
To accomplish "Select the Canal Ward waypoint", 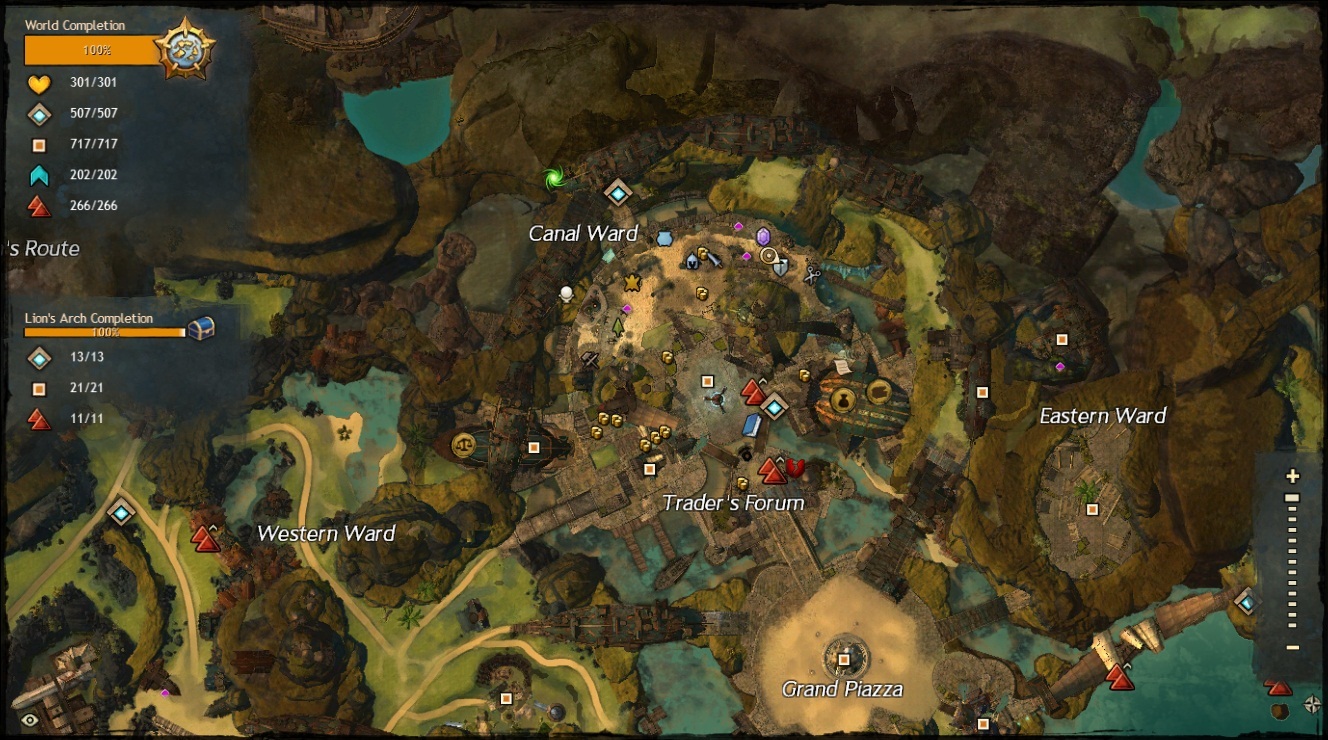I will [x=618, y=192].
